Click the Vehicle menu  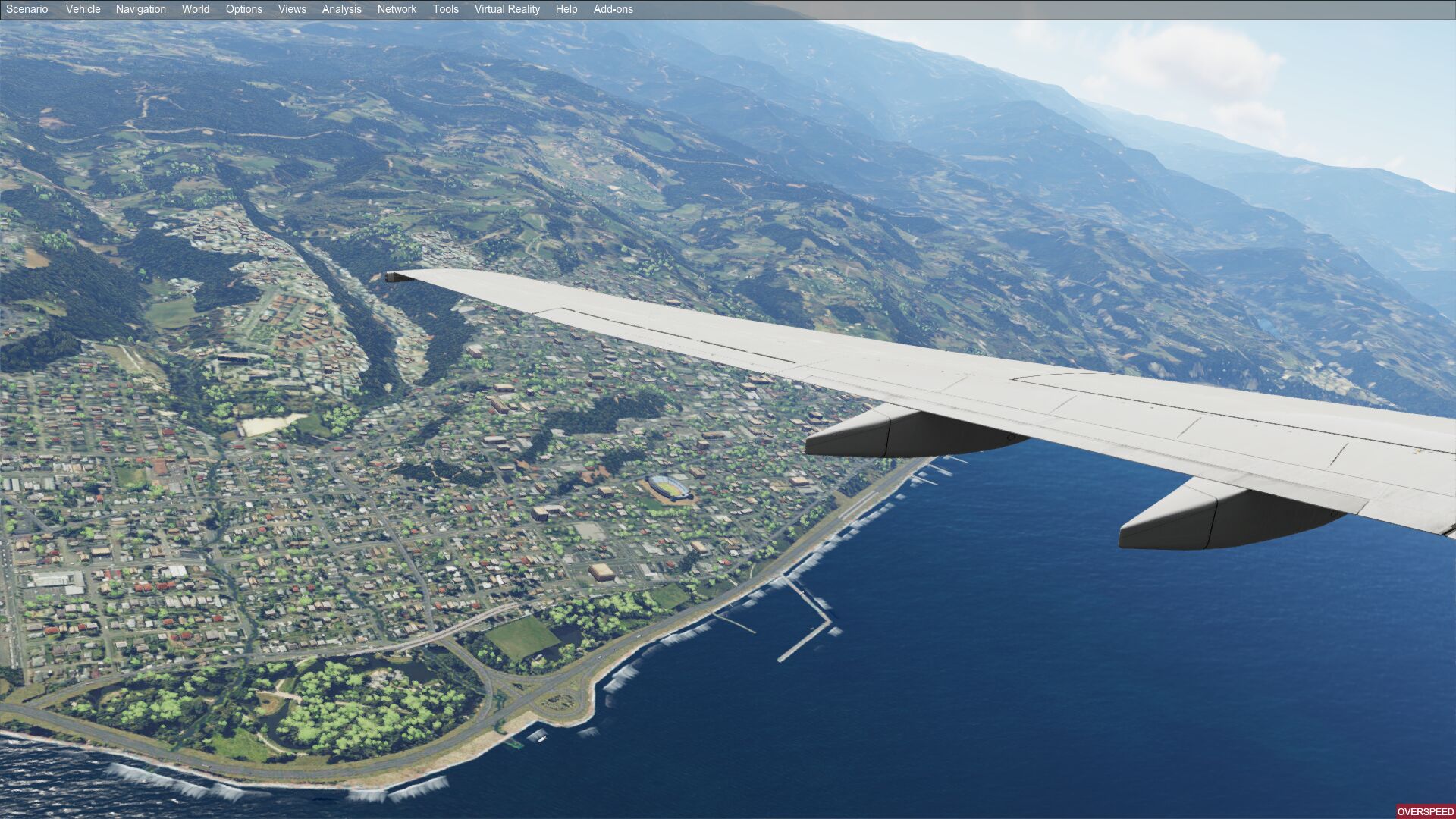click(x=83, y=9)
